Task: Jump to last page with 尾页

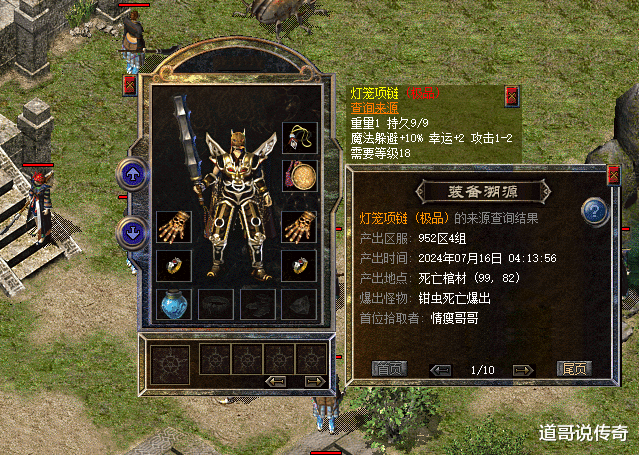Action: [x=573, y=368]
